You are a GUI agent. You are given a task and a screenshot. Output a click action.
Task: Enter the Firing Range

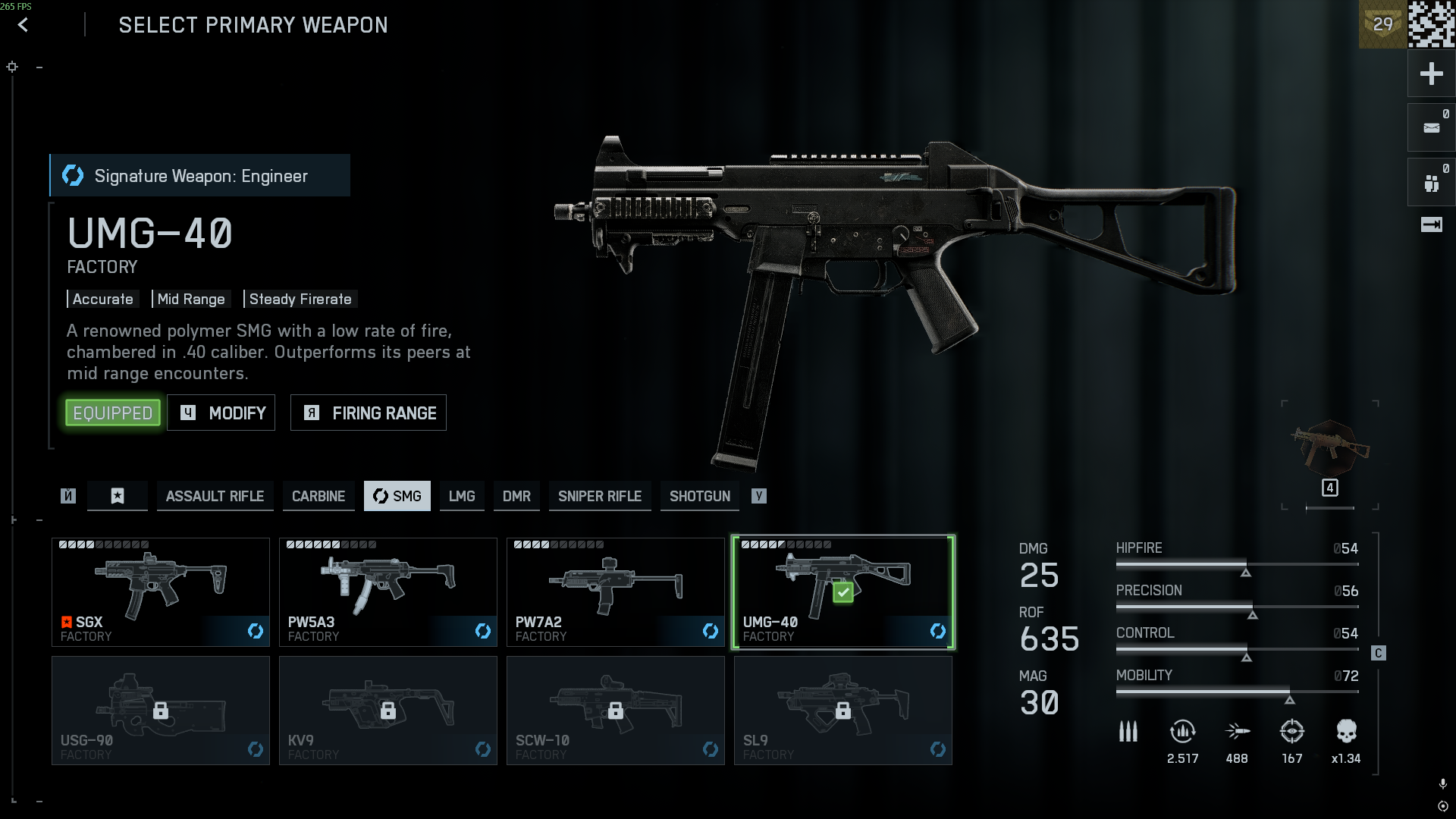[x=369, y=413]
